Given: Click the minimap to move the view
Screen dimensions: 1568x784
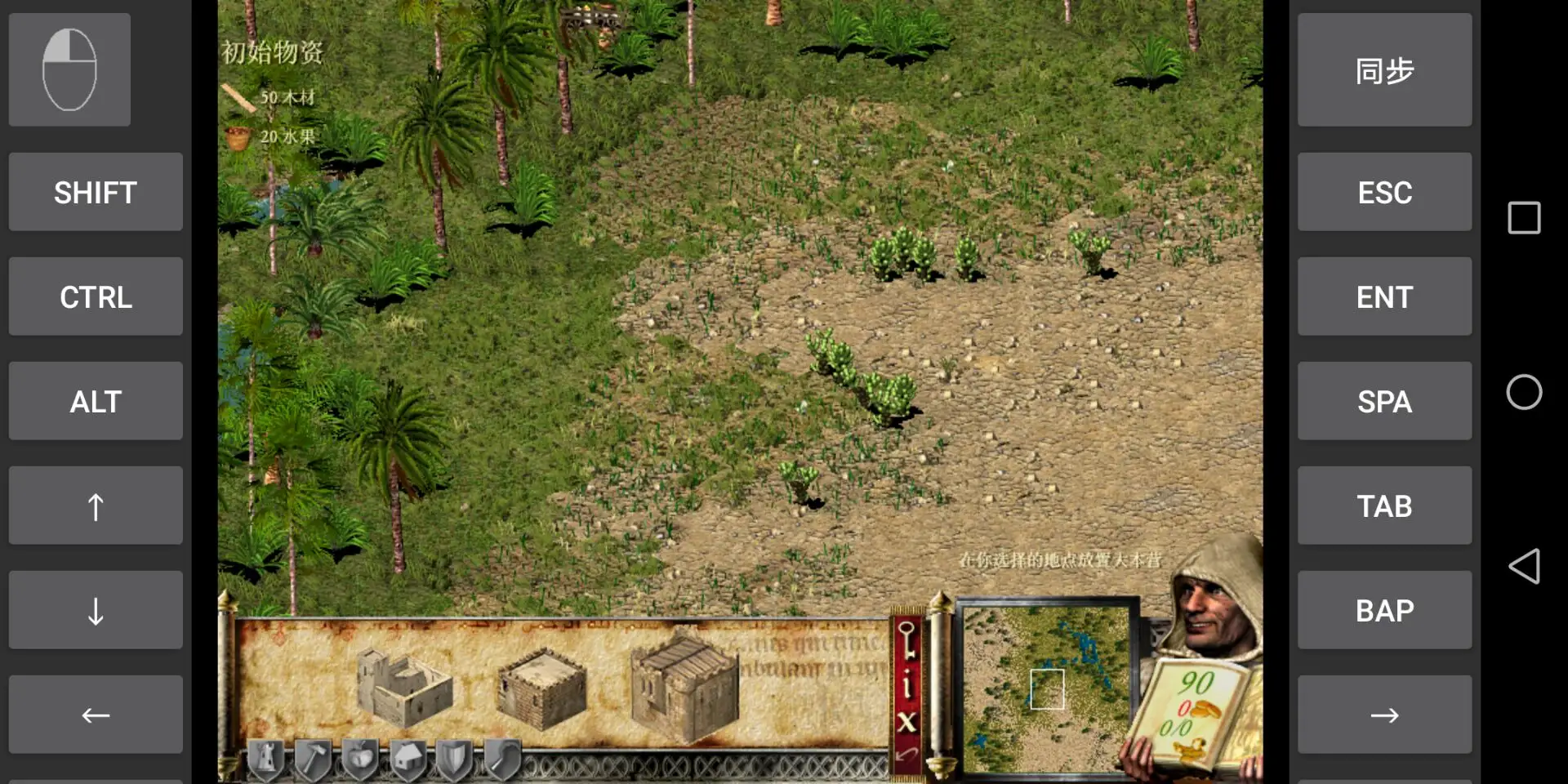Looking at the screenshot, I should (1047, 688).
